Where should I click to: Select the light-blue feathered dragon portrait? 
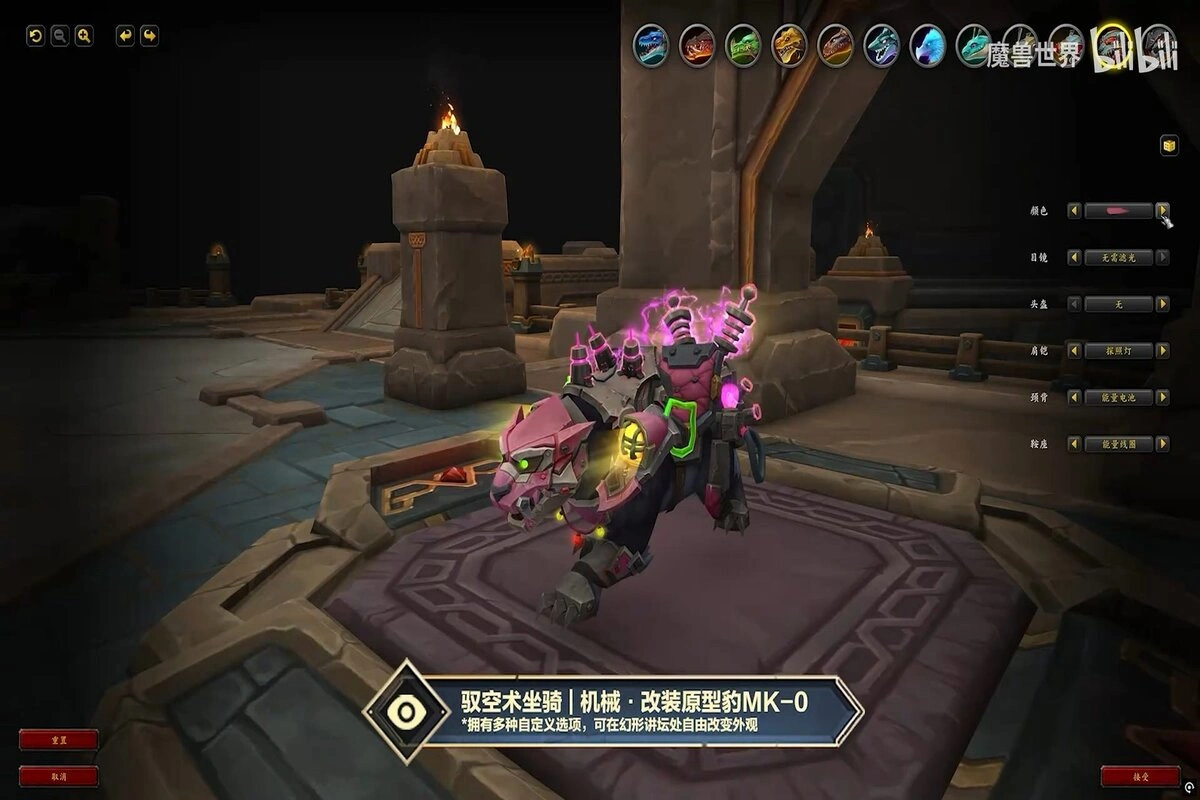pos(927,43)
